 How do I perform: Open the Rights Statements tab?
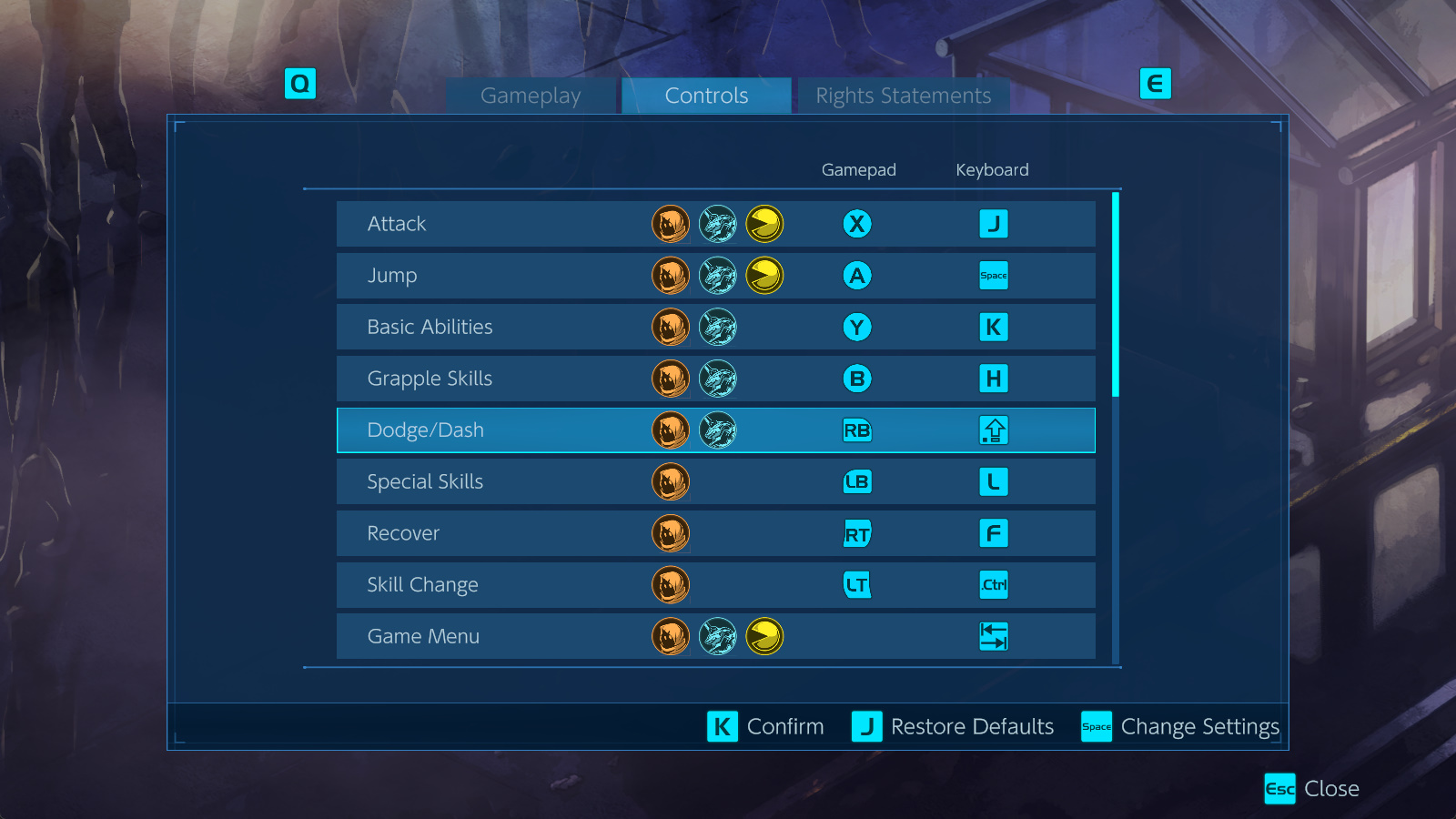[903, 96]
